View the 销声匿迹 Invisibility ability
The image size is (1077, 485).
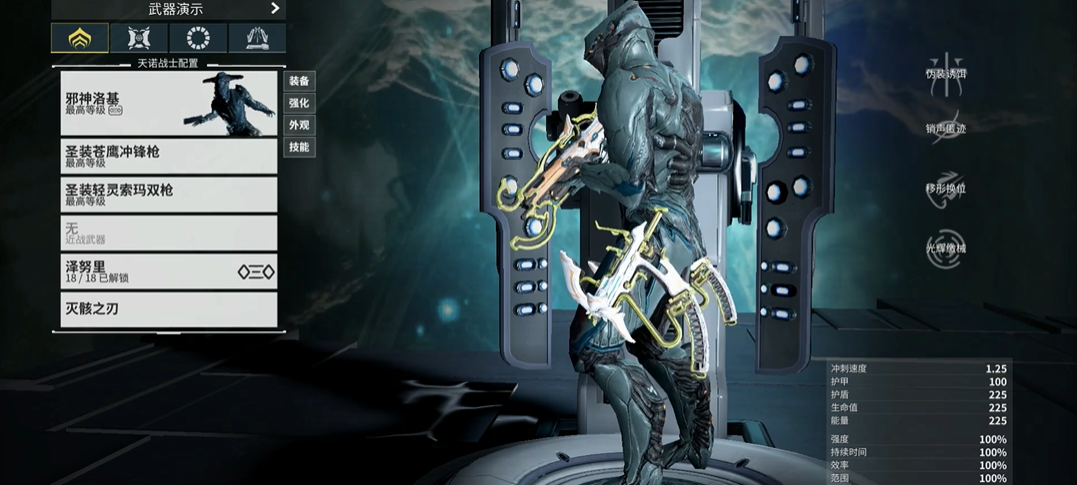(945, 128)
